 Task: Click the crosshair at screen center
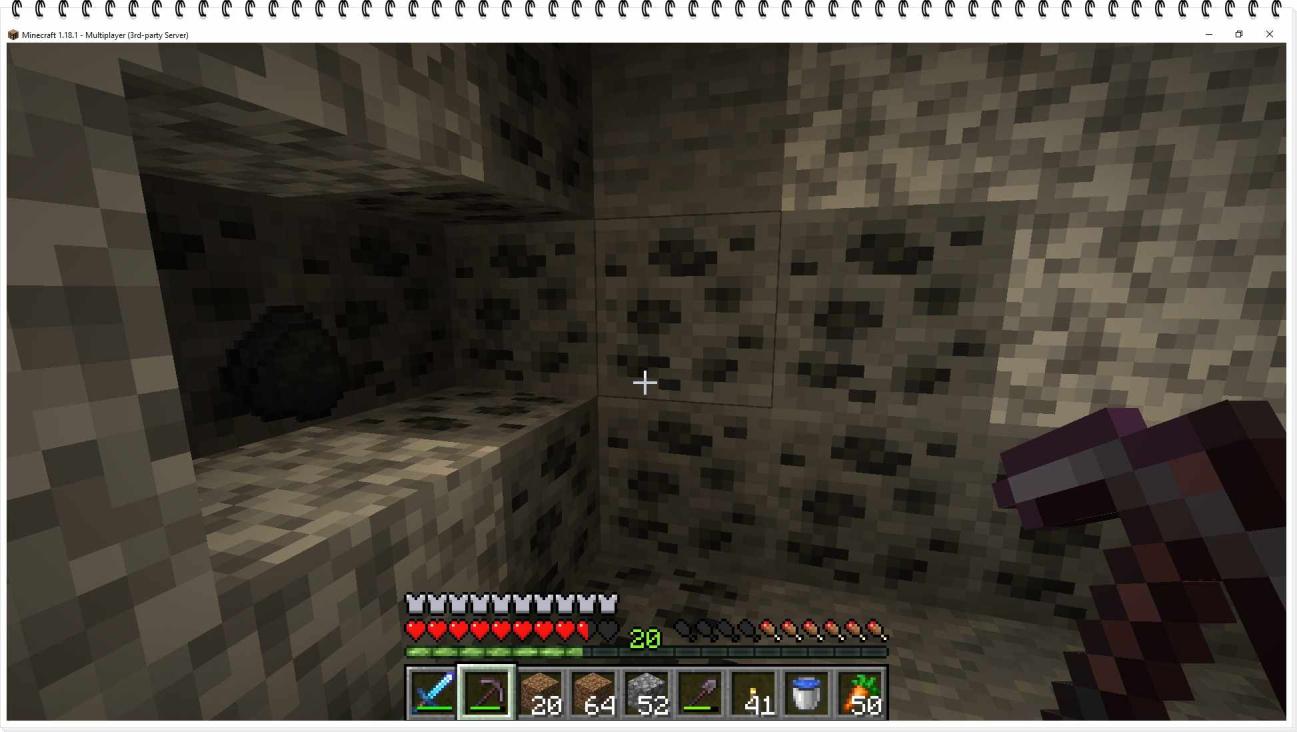(645, 382)
